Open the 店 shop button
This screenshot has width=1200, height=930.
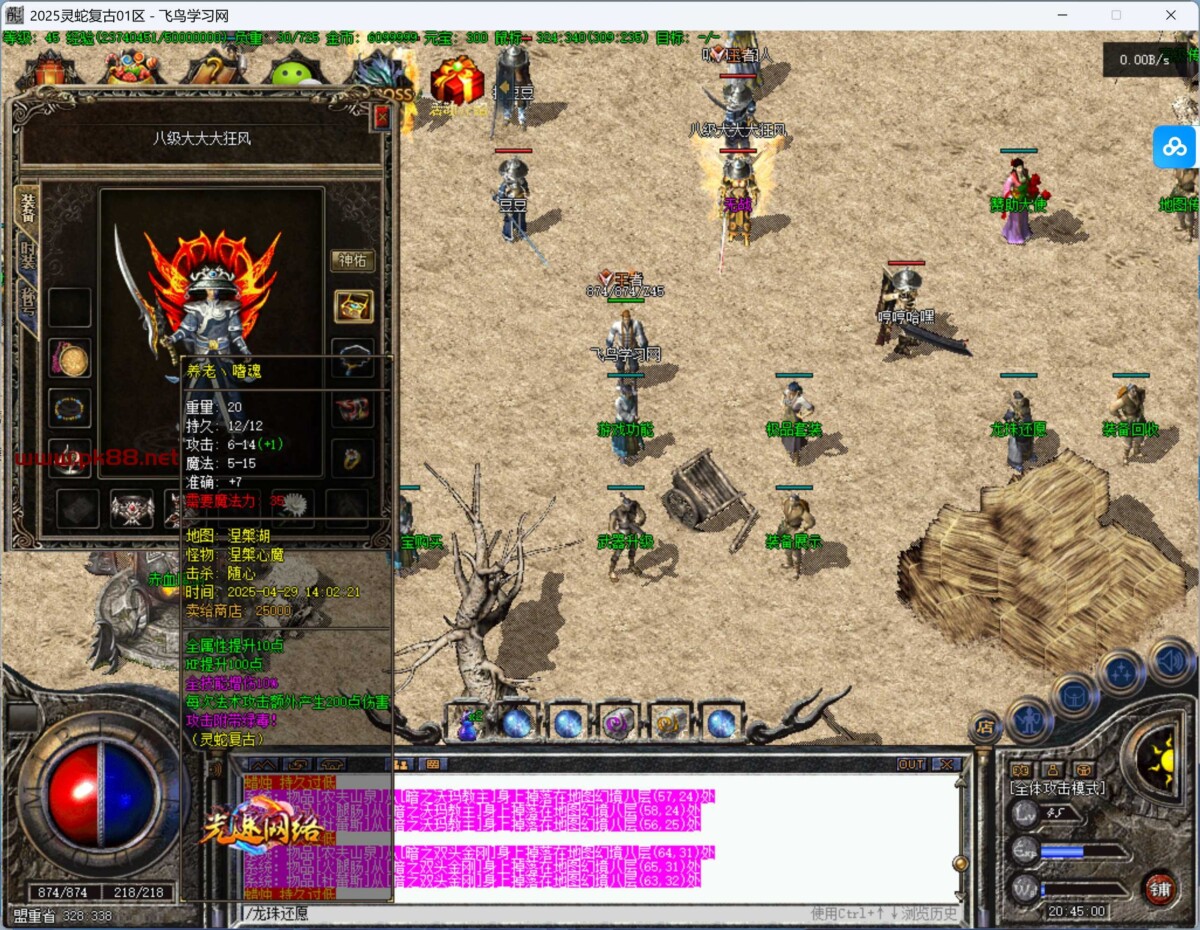tap(983, 728)
